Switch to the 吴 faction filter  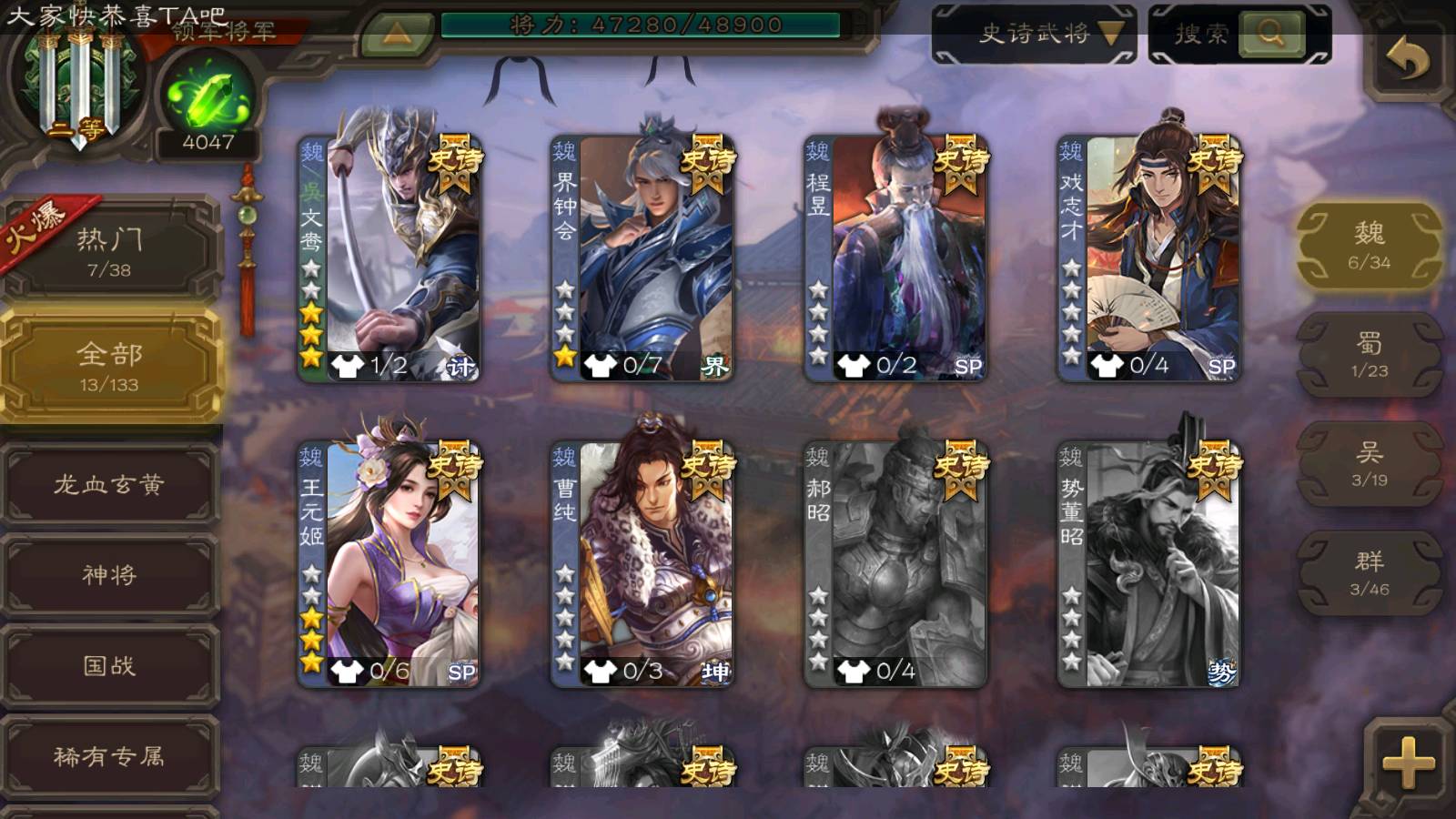pyautogui.click(x=1369, y=464)
